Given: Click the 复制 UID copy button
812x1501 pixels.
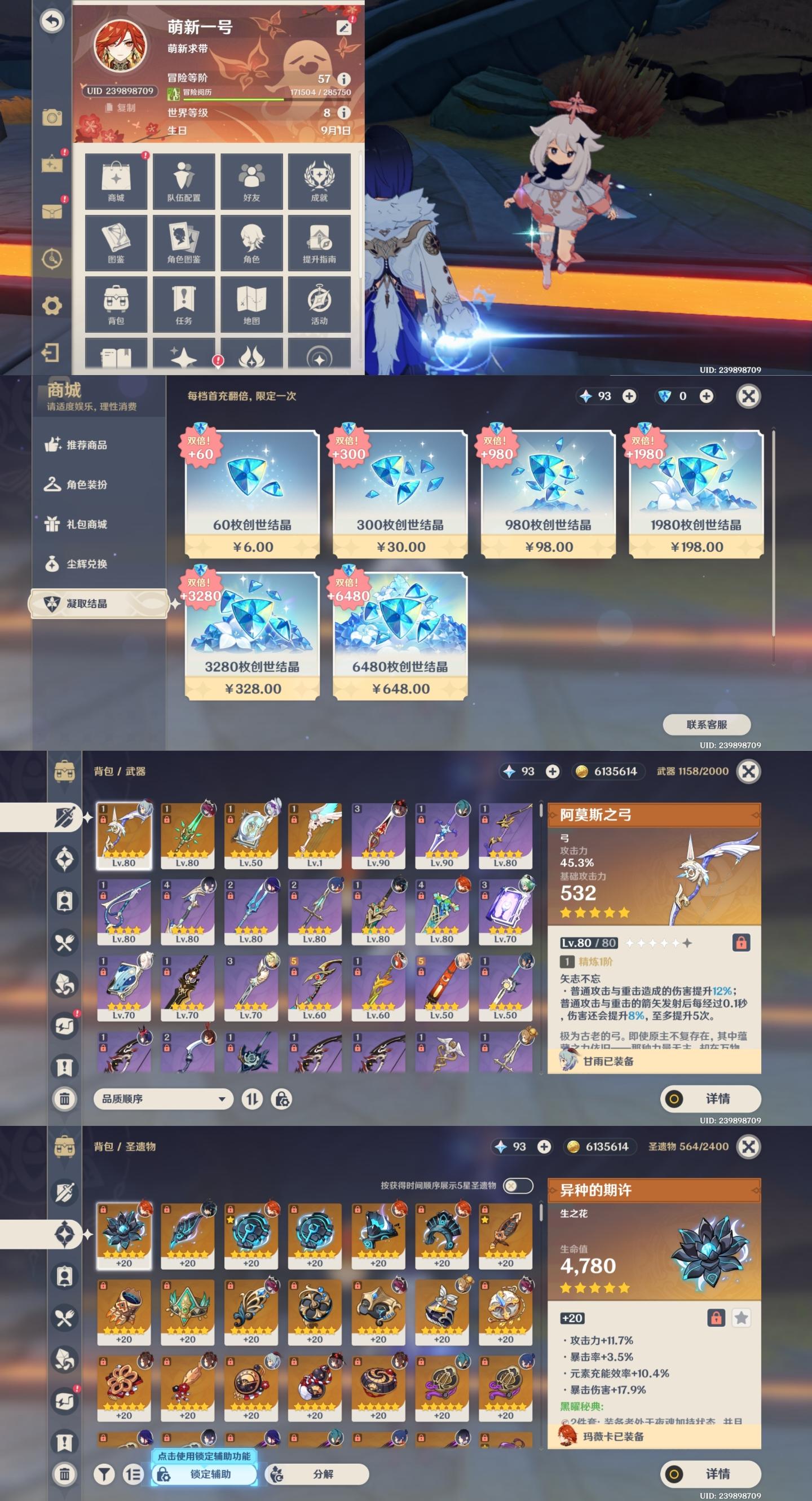Looking at the screenshot, I should (121, 108).
